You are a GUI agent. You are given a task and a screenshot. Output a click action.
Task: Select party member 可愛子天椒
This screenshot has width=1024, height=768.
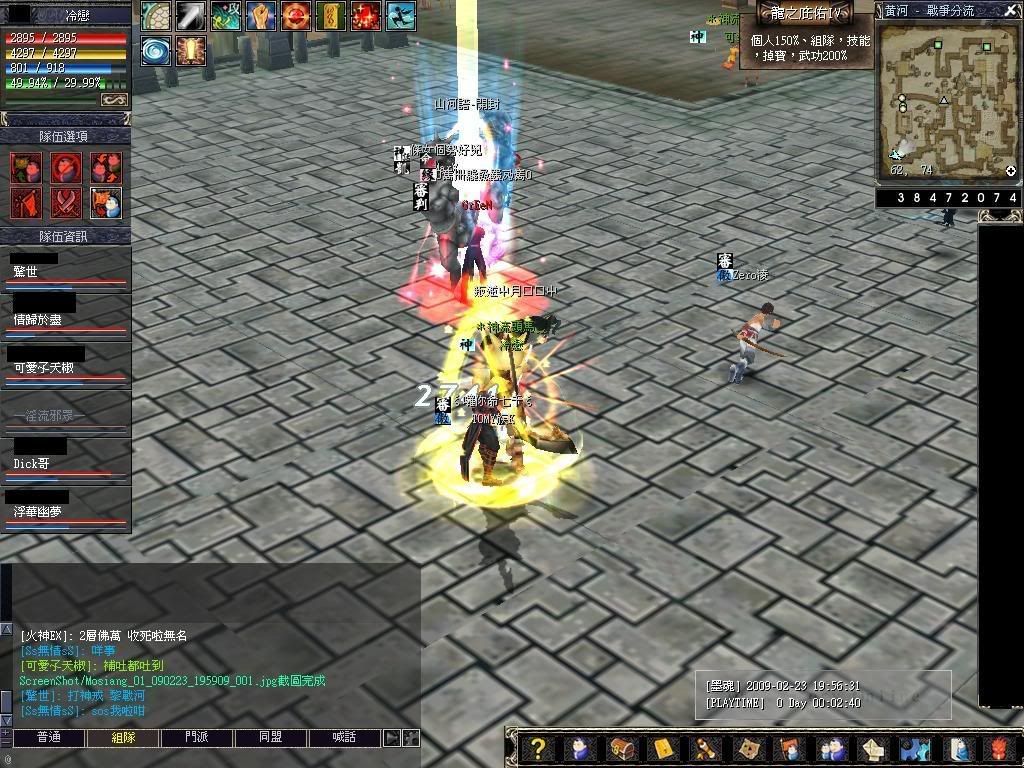pos(65,368)
